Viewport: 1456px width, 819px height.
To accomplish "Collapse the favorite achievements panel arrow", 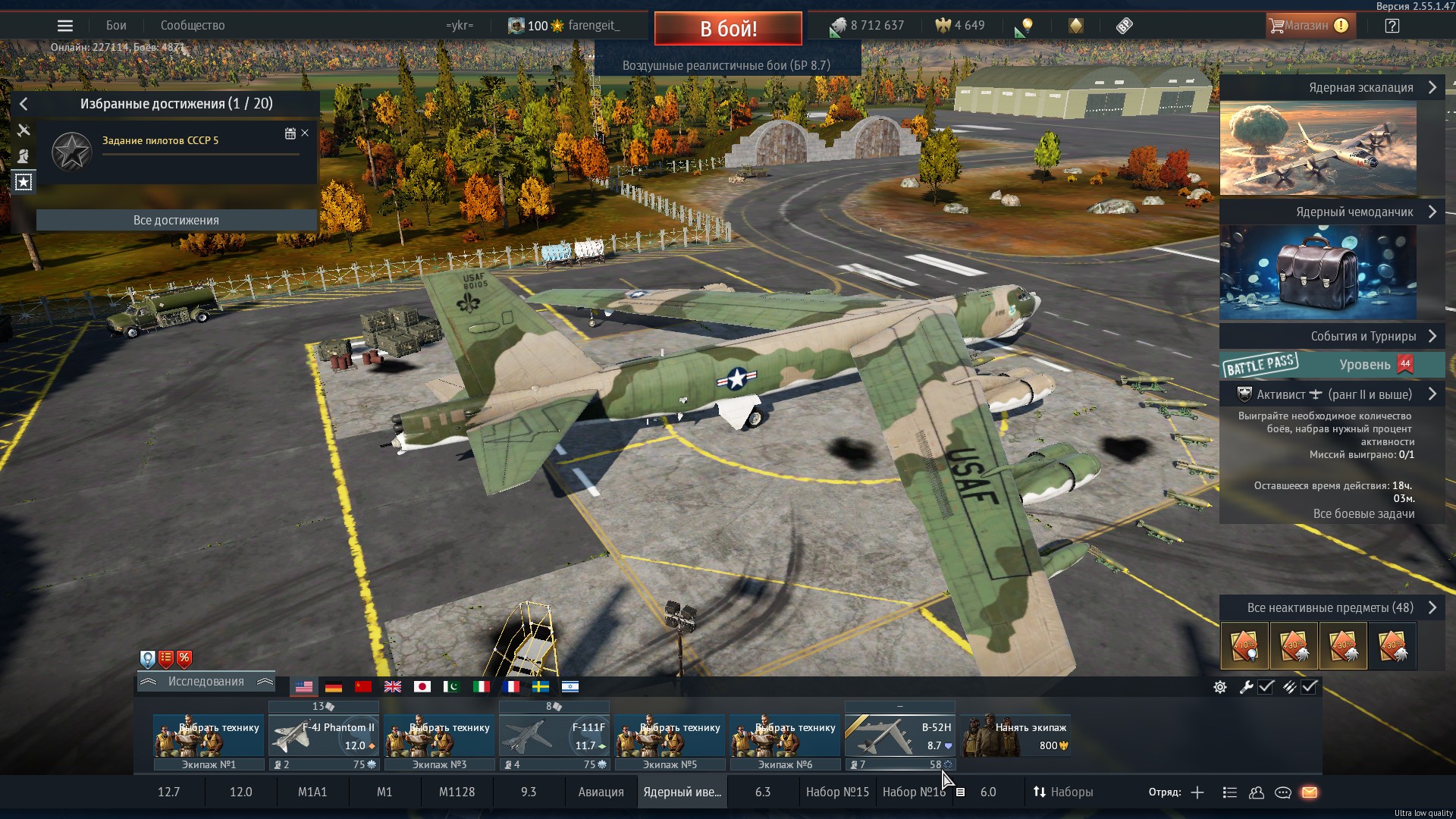I will tap(24, 104).
